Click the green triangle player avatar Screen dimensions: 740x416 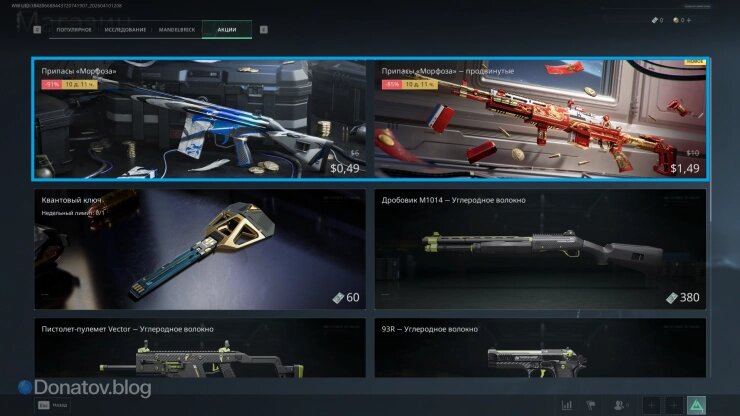(697, 405)
